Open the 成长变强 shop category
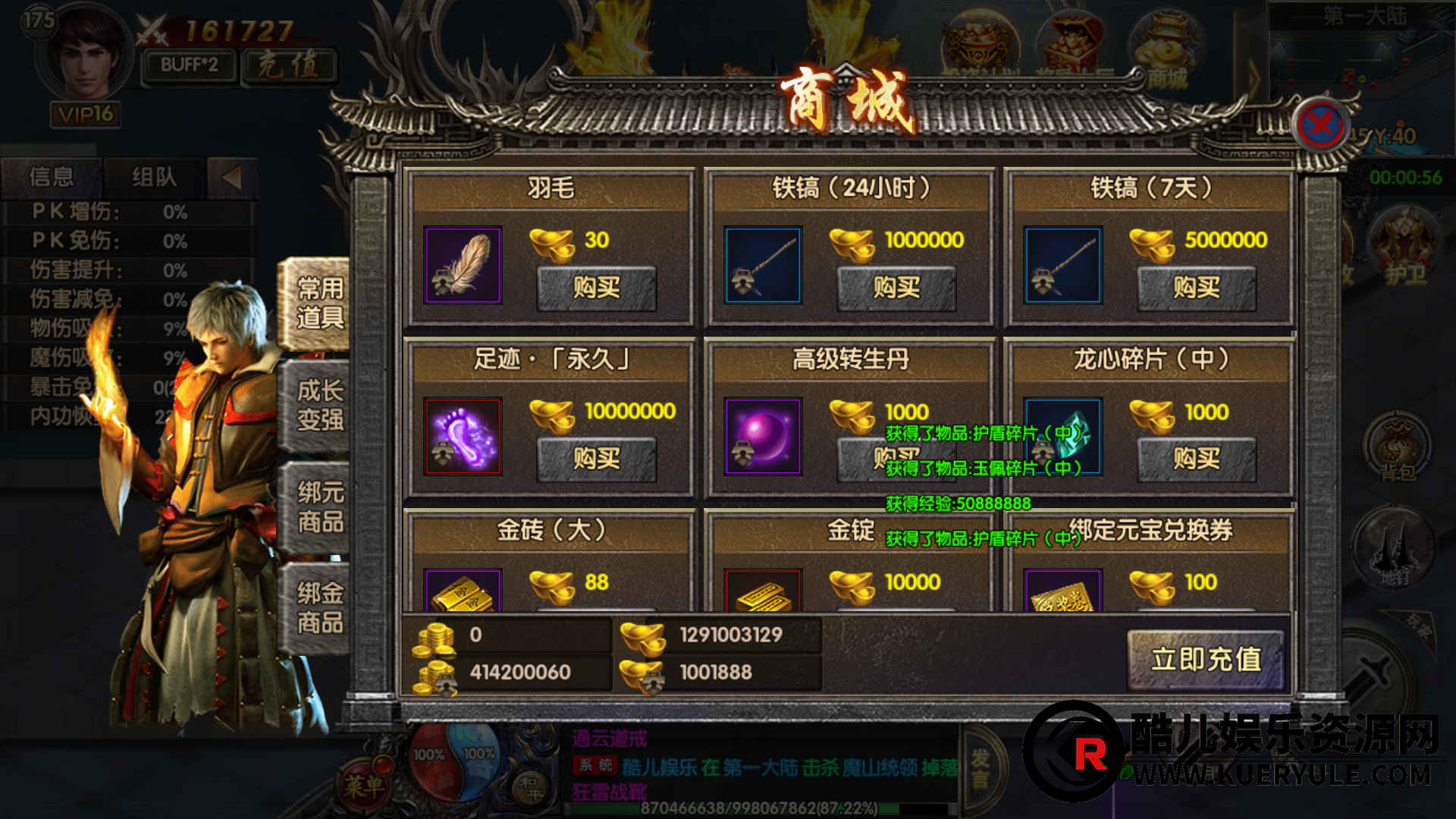Viewport: 1456px width, 819px height. tap(319, 405)
